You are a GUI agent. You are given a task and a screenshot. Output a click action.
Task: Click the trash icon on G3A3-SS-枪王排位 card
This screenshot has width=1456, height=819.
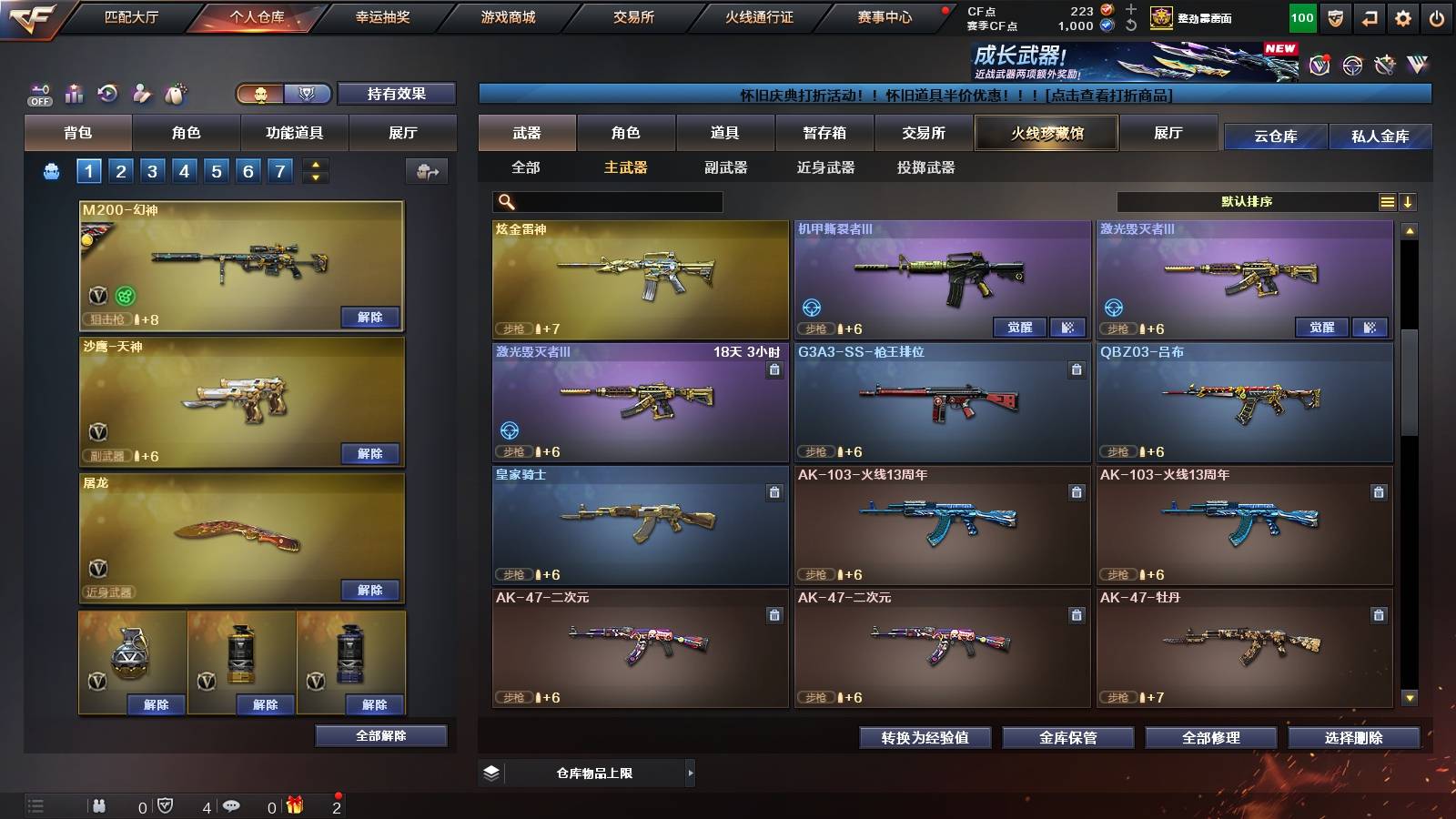pos(1077,371)
